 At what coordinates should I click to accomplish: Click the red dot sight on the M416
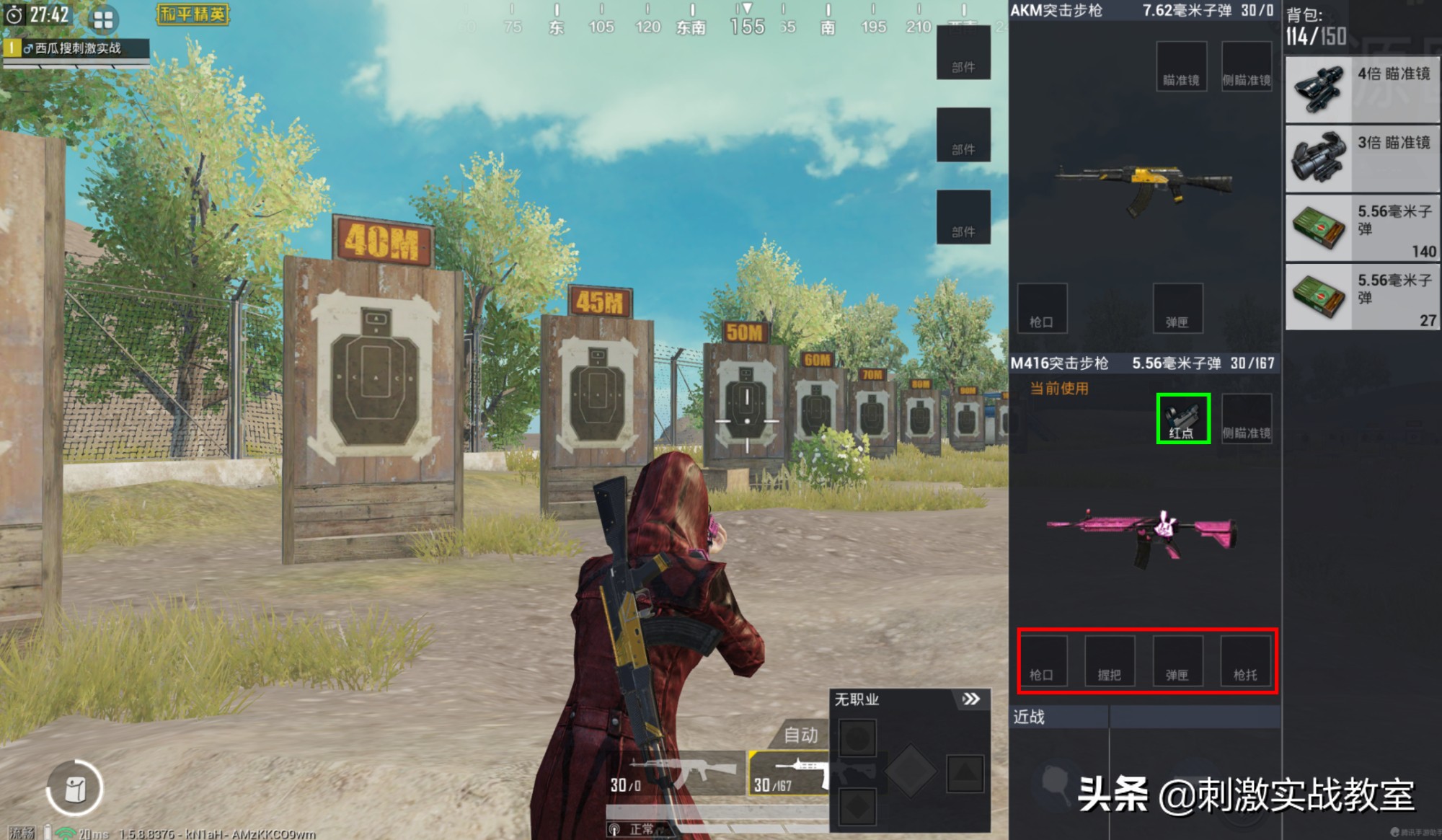click(1182, 418)
